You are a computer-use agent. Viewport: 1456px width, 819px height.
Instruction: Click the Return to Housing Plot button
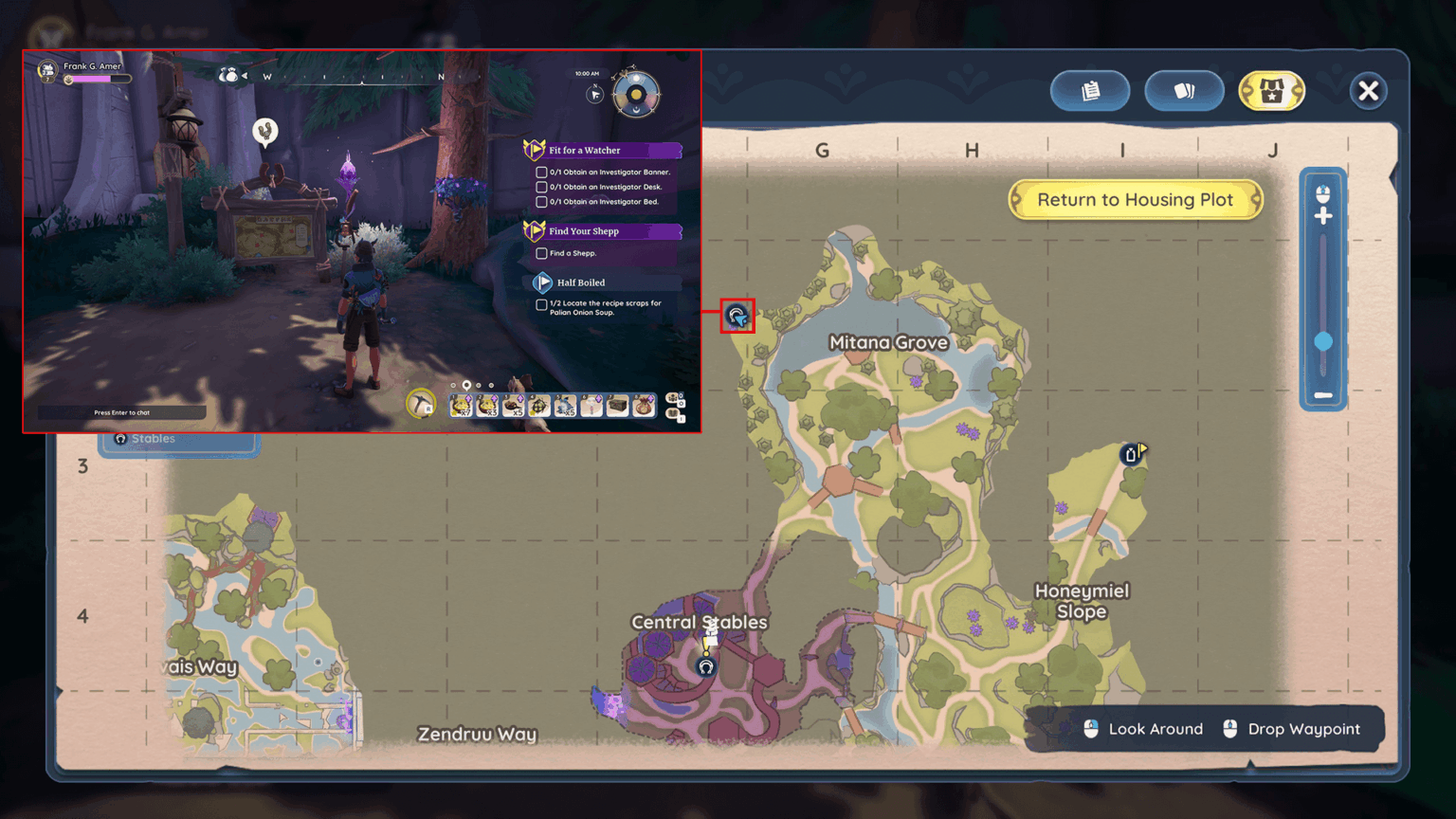pyautogui.click(x=1136, y=200)
